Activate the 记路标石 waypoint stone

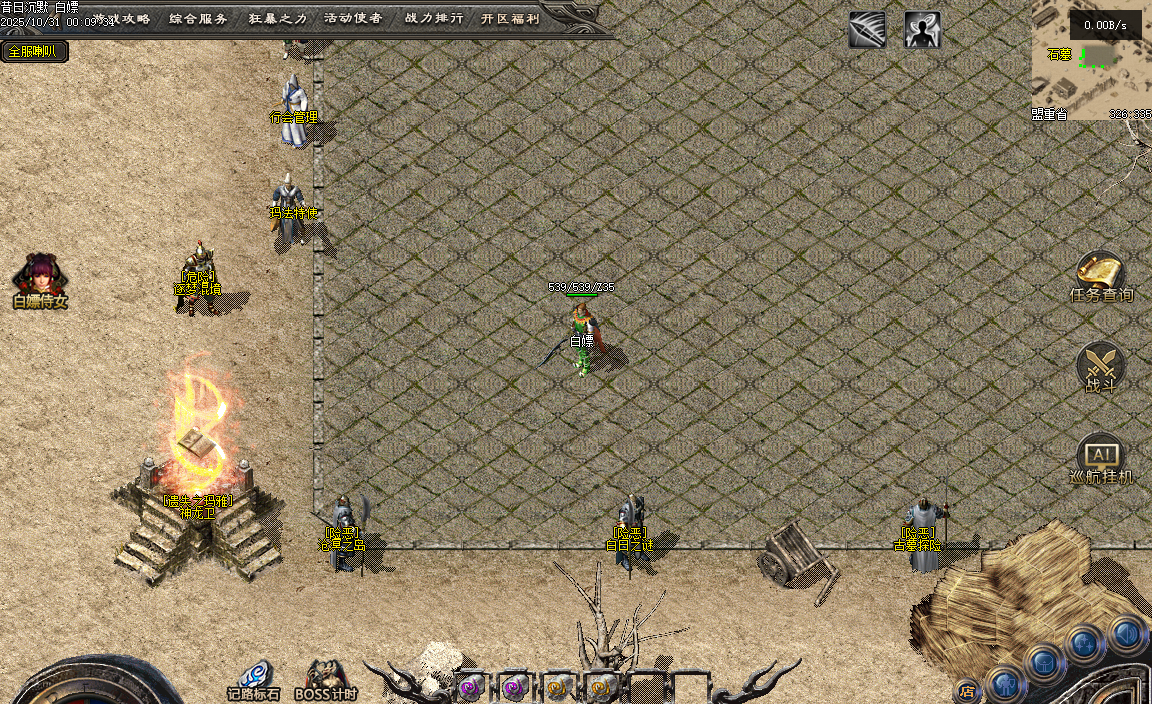(254, 679)
